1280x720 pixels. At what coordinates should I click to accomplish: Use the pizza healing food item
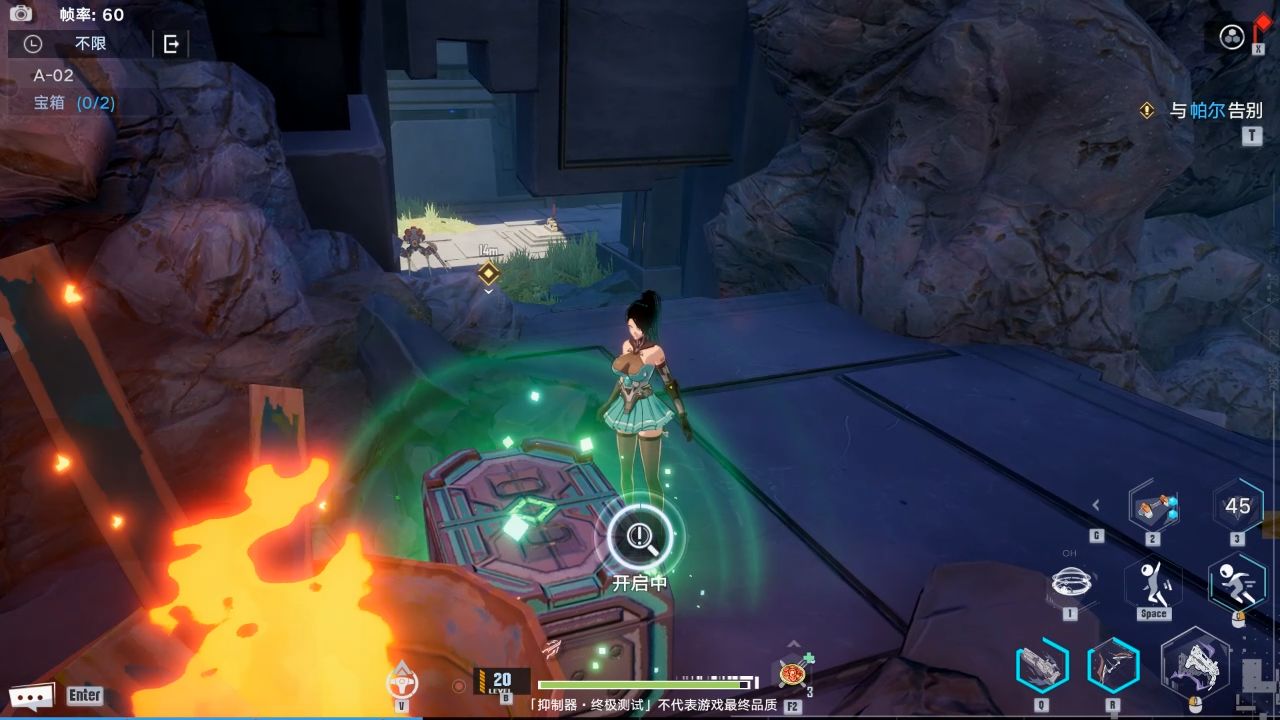pos(793,673)
